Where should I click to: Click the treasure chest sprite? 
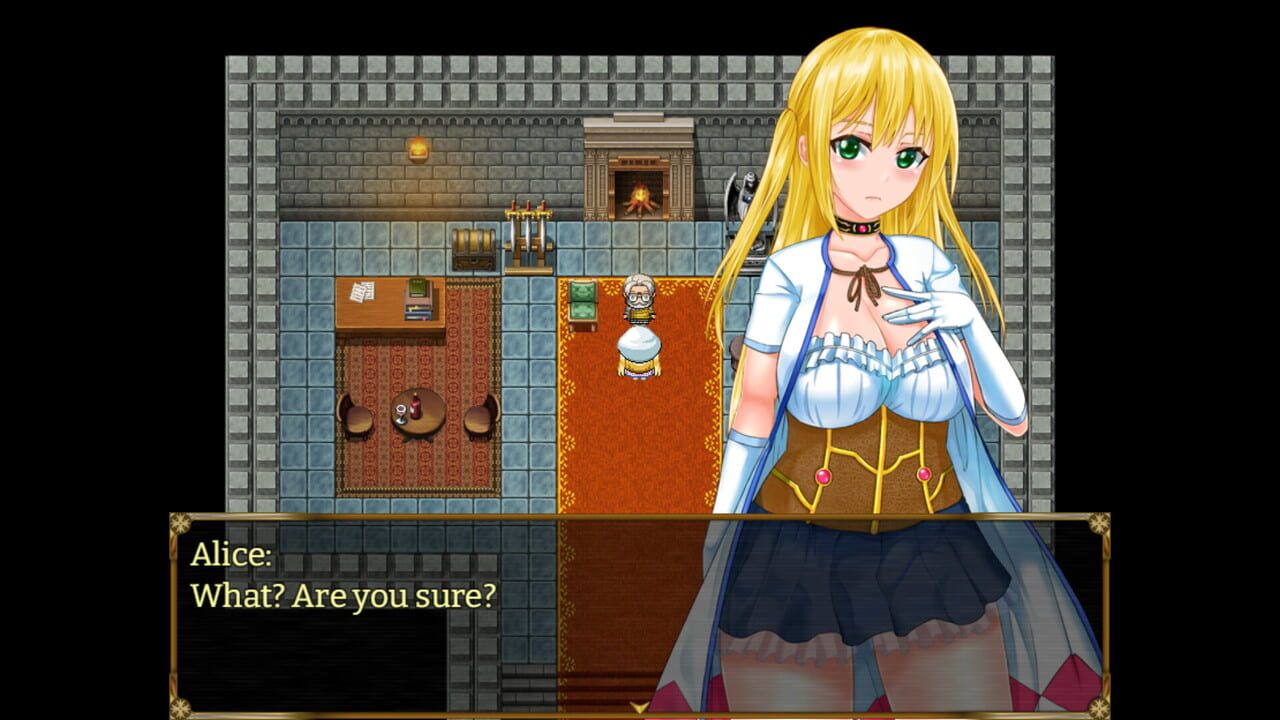tap(474, 248)
